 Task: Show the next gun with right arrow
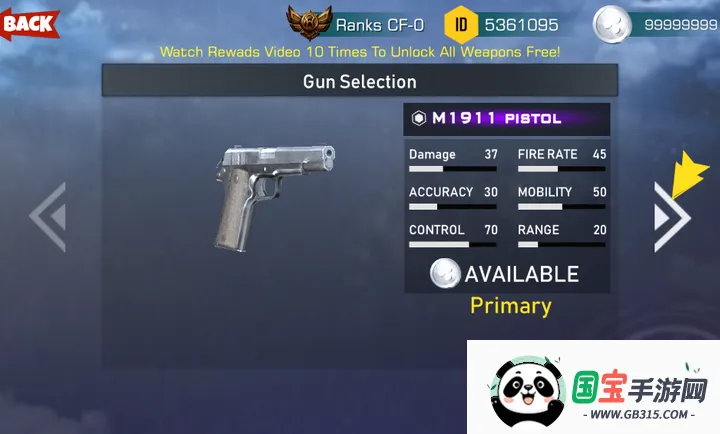pos(670,215)
